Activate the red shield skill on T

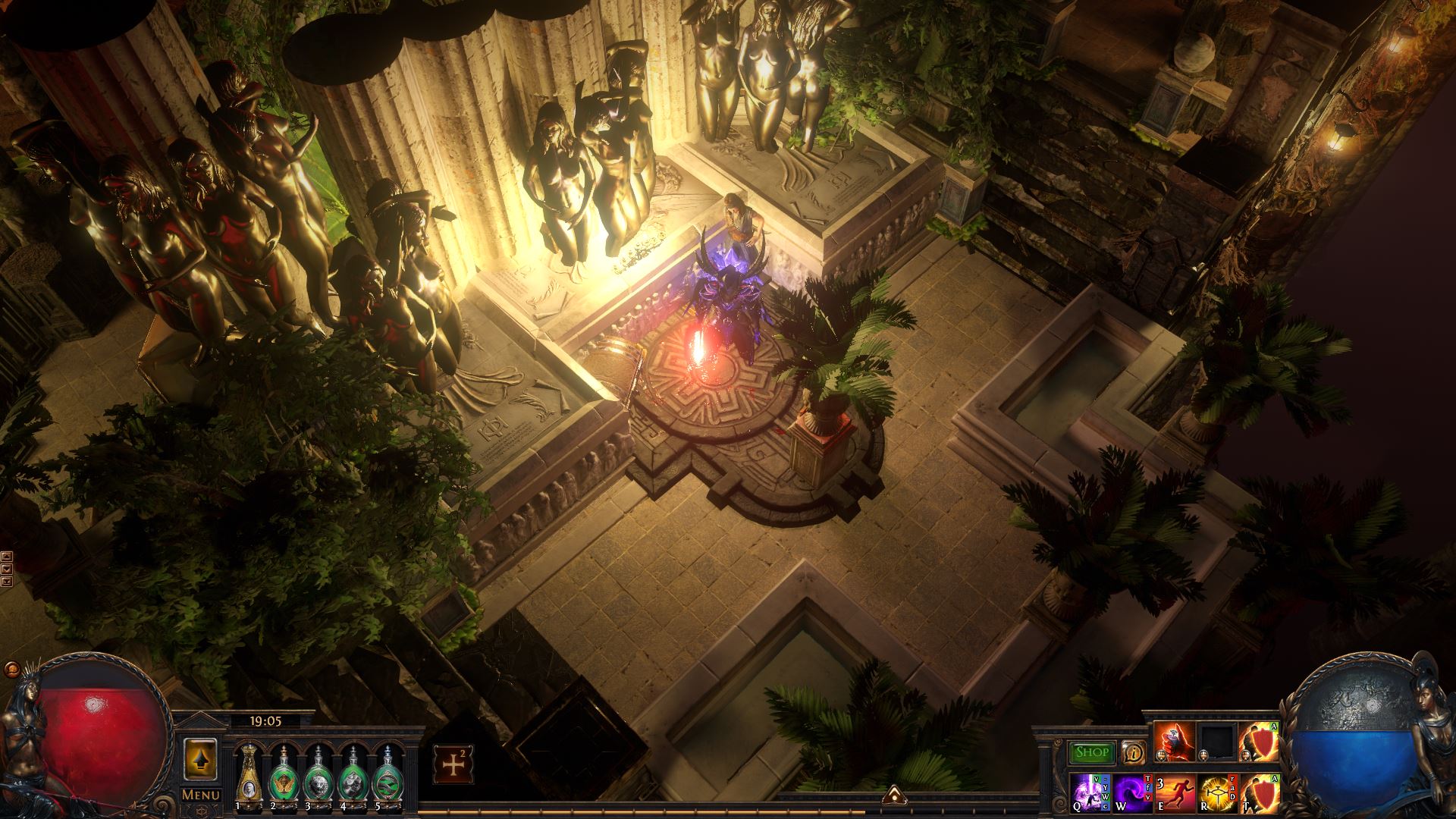pos(1259,792)
